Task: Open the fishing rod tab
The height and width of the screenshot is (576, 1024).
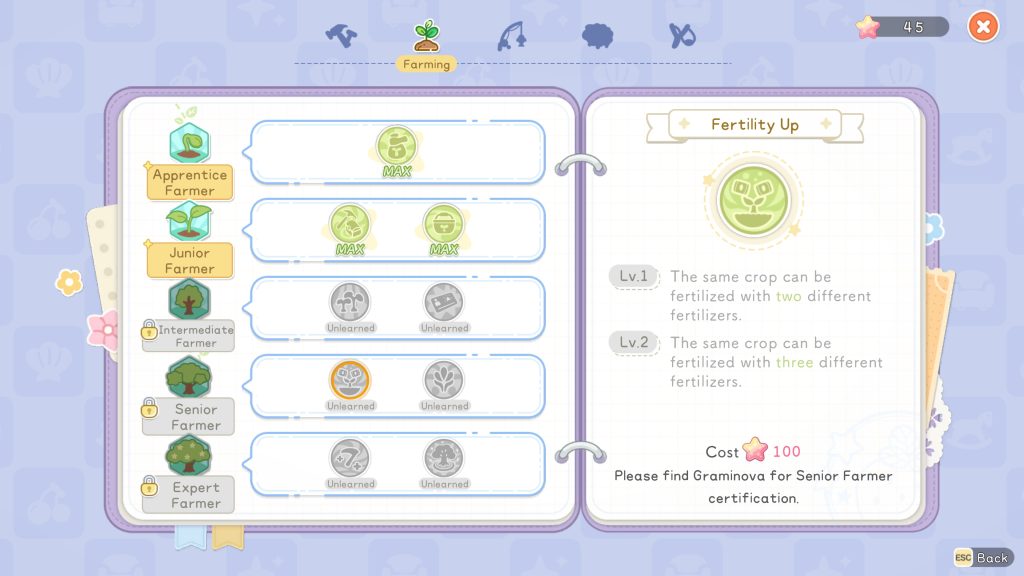Action: tap(512, 35)
